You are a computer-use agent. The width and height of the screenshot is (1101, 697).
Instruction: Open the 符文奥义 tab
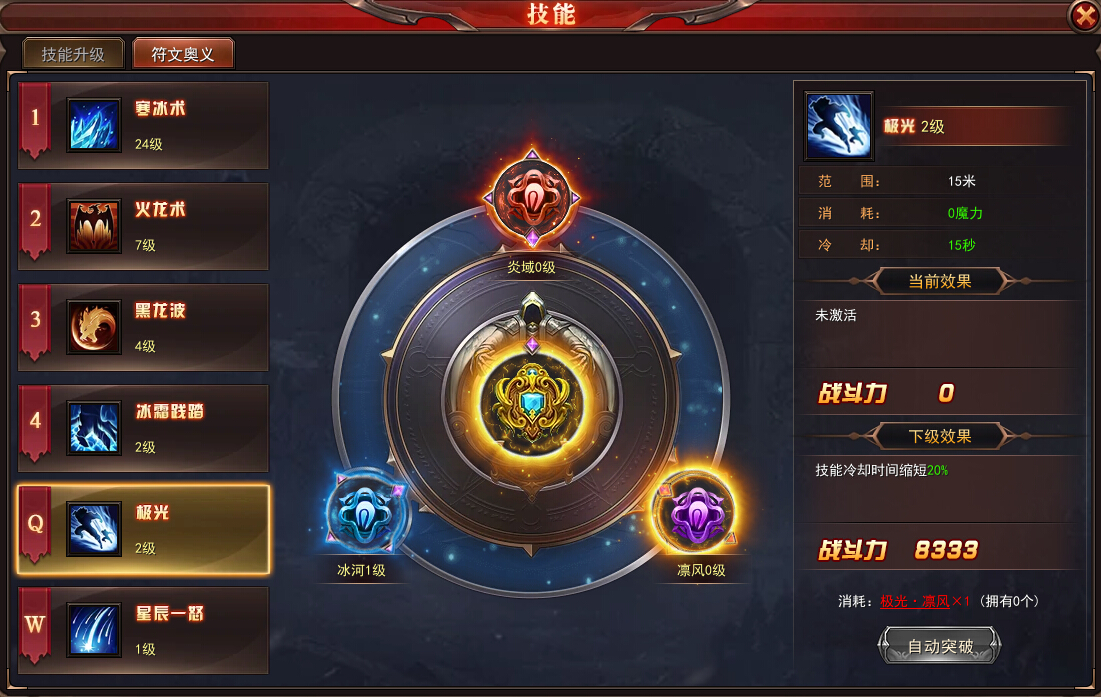coord(183,54)
